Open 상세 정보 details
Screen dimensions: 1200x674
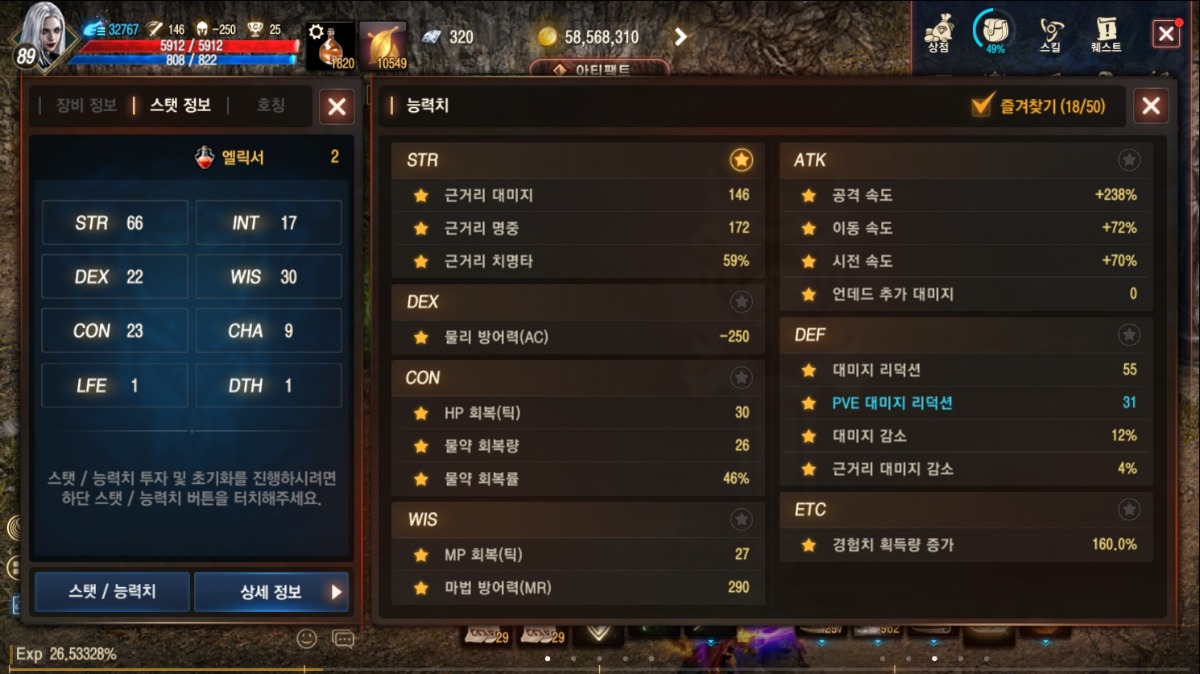click(x=271, y=591)
